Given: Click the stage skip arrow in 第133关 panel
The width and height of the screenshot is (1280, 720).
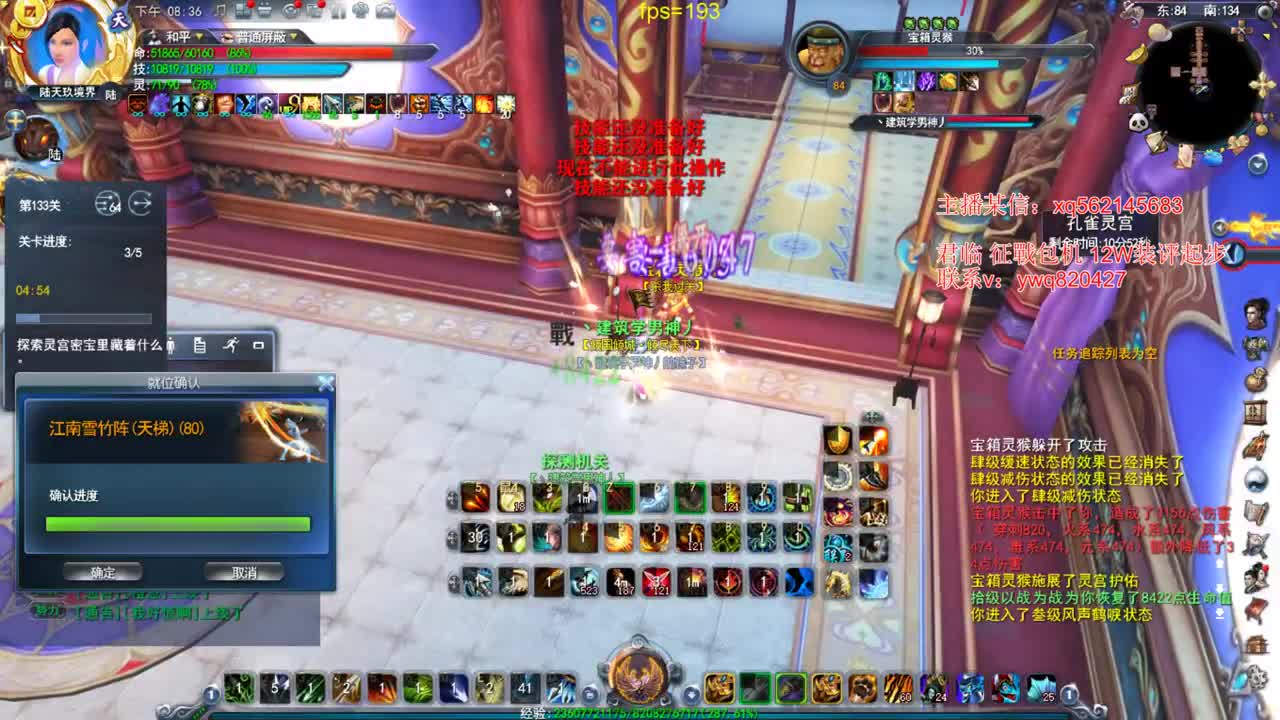Looking at the screenshot, I should pyautogui.click(x=141, y=203).
